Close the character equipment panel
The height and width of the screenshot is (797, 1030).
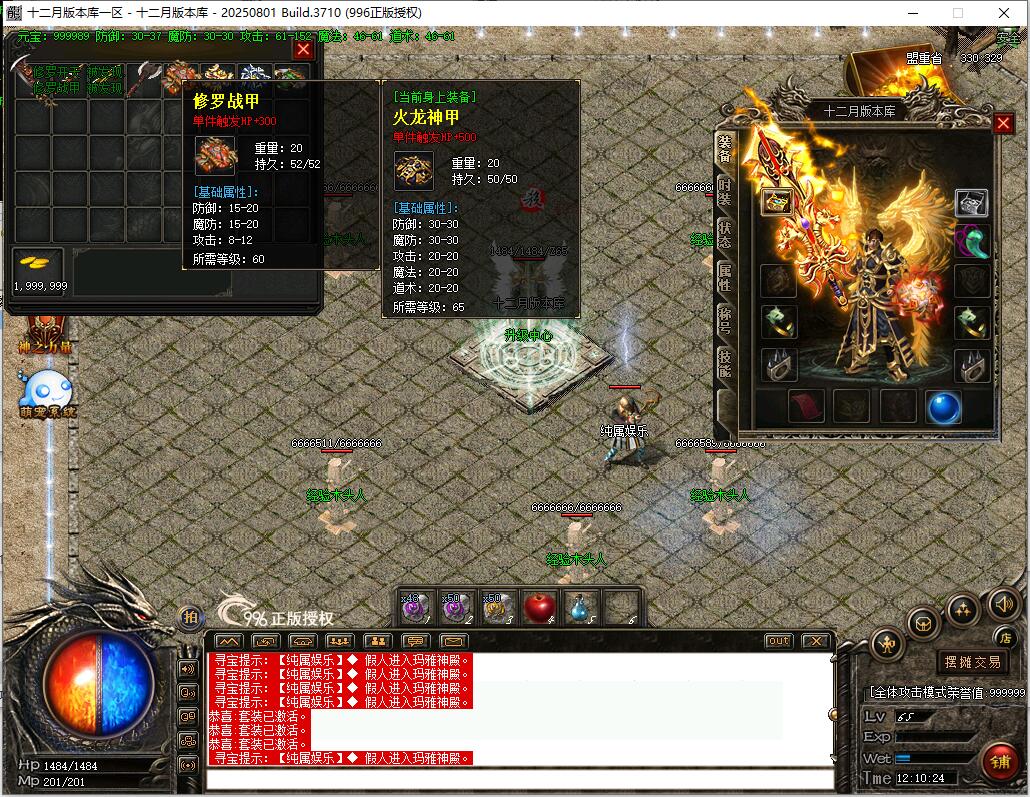coord(1003,123)
